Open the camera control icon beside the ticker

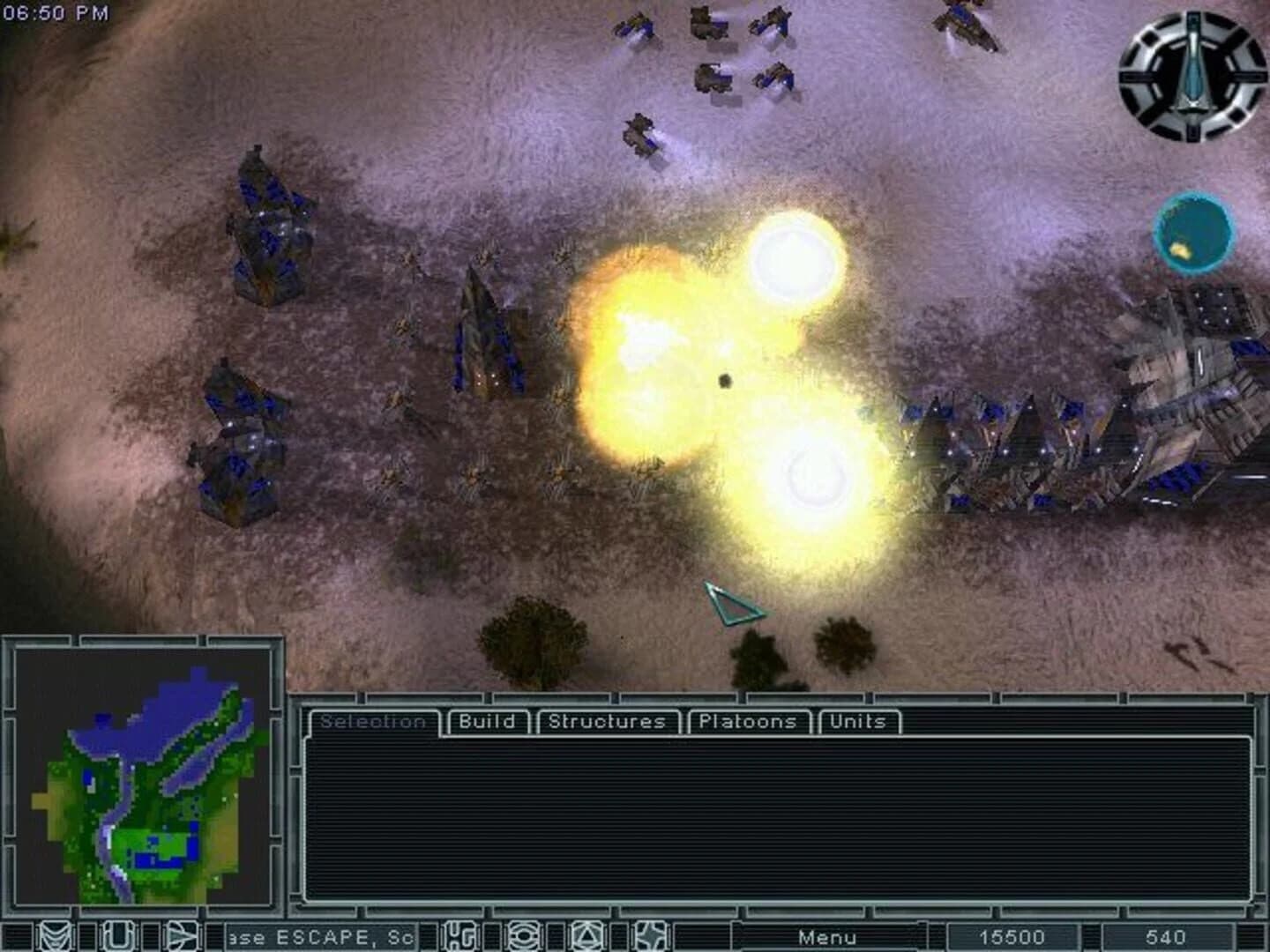pyautogui.click(x=459, y=937)
